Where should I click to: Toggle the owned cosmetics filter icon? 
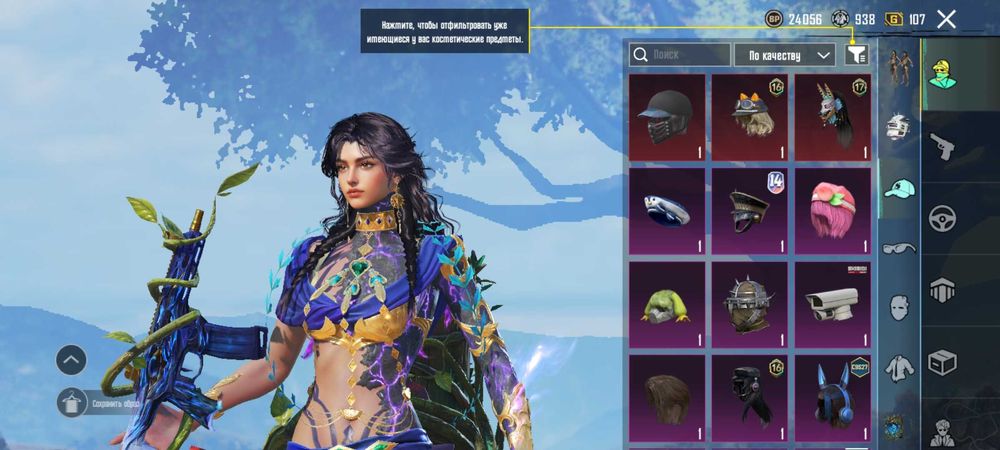857,55
